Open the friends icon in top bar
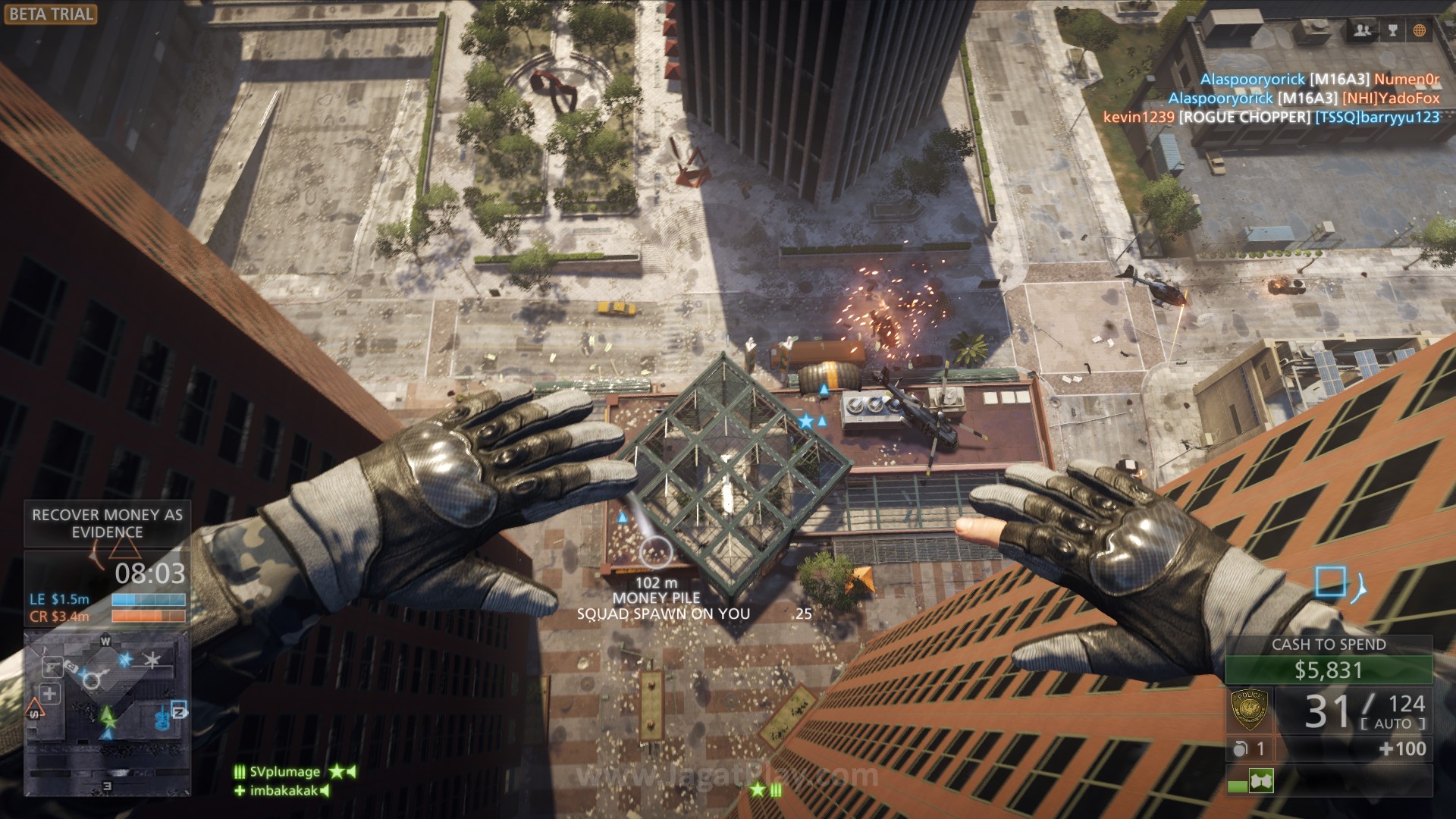This screenshot has height=819, width=1456. tap(1363, 30)
